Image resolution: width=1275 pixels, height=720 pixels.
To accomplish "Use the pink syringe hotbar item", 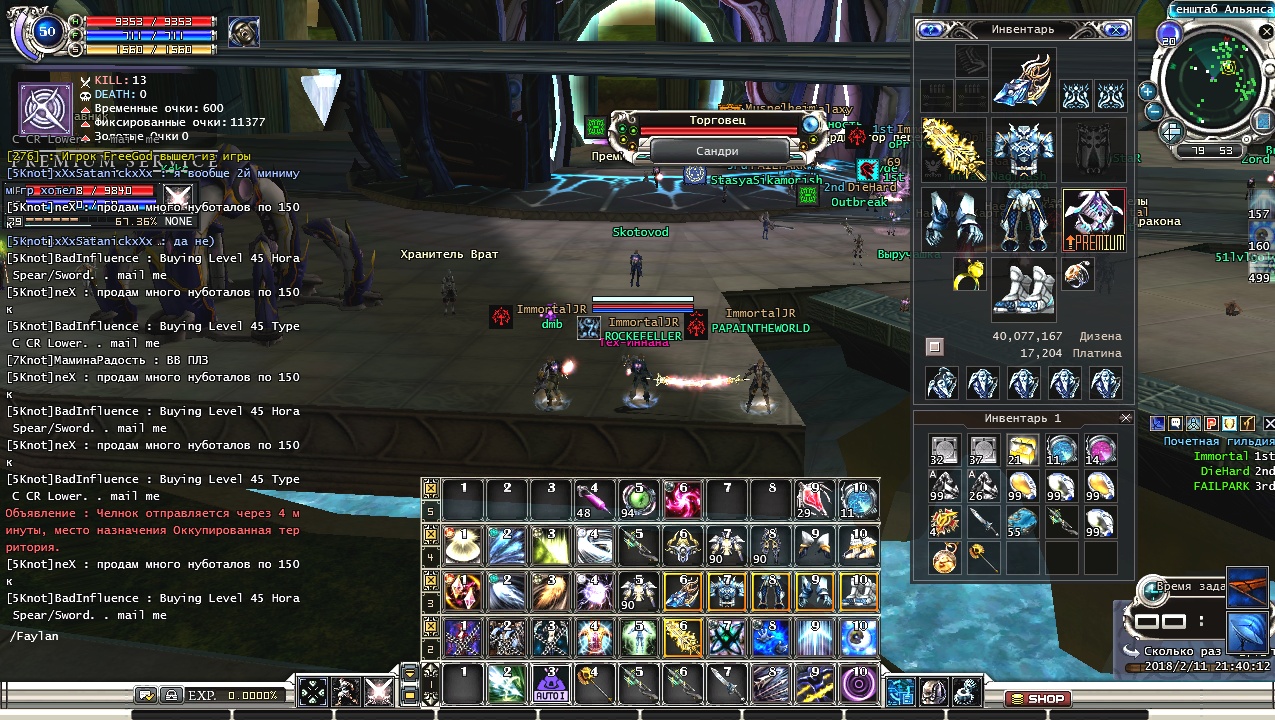I will coord(592,499).
